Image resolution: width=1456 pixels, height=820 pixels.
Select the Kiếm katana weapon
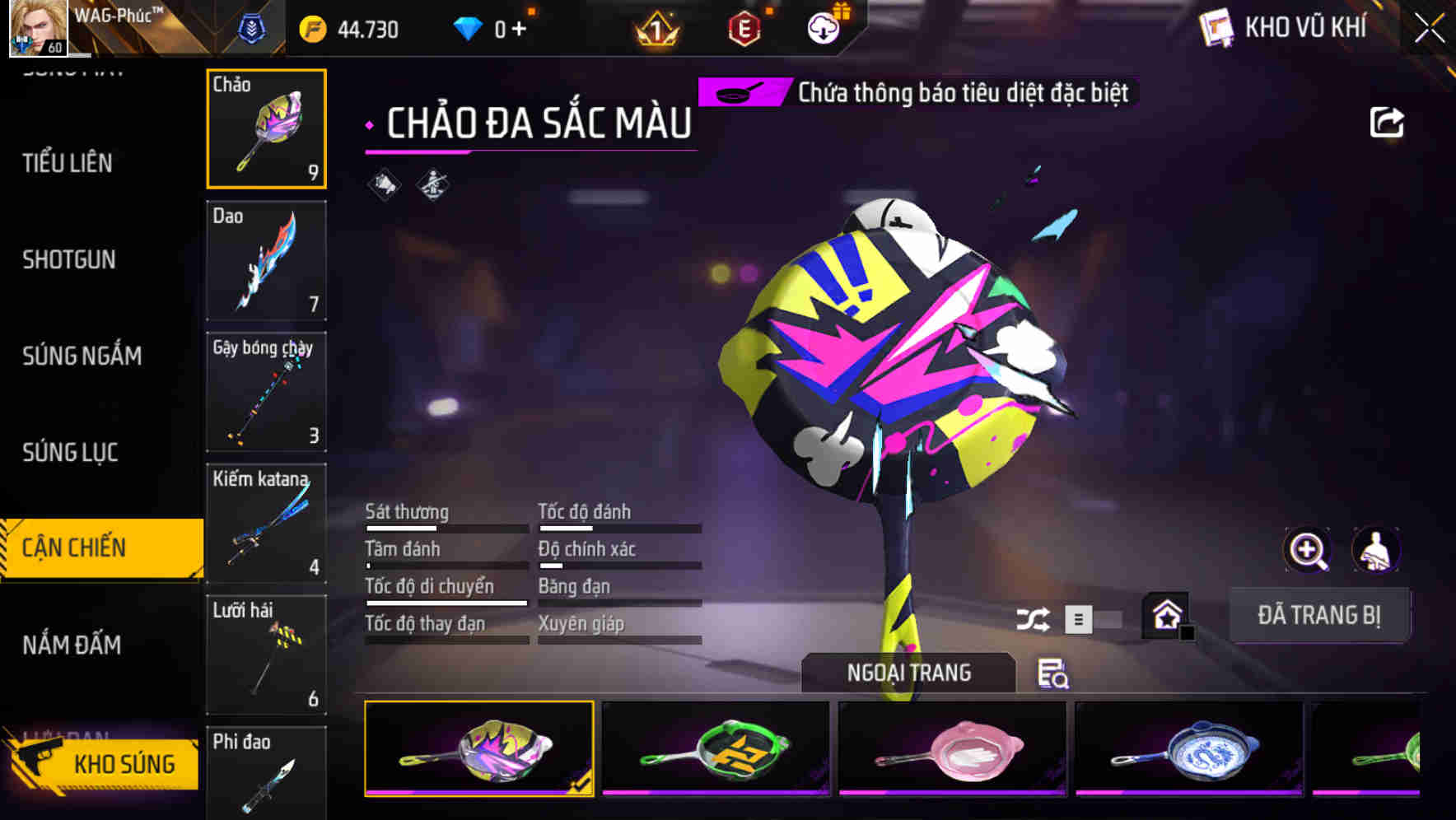click(265, 523)
